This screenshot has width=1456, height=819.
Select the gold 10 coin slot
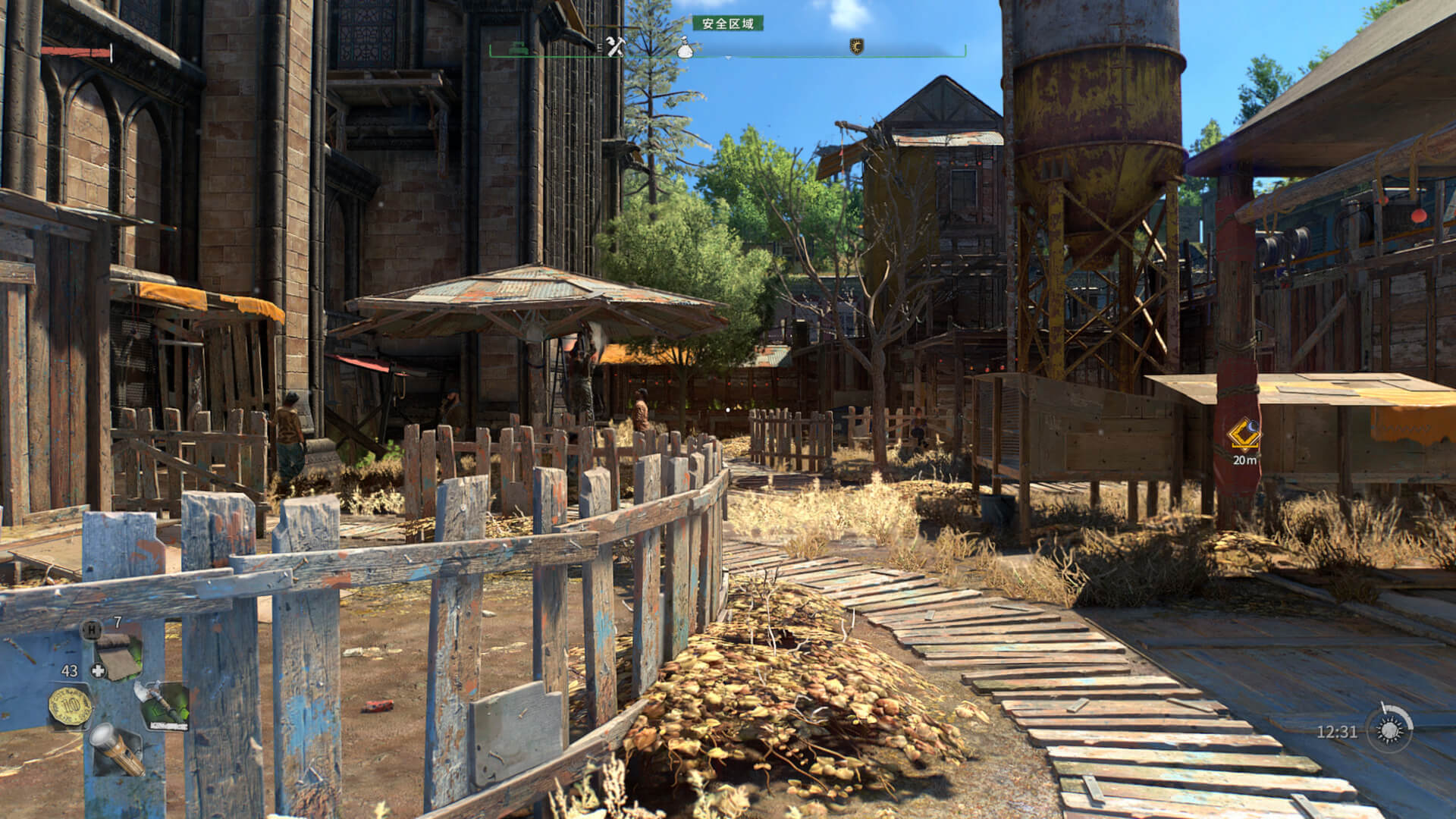(x=70, y=706)
